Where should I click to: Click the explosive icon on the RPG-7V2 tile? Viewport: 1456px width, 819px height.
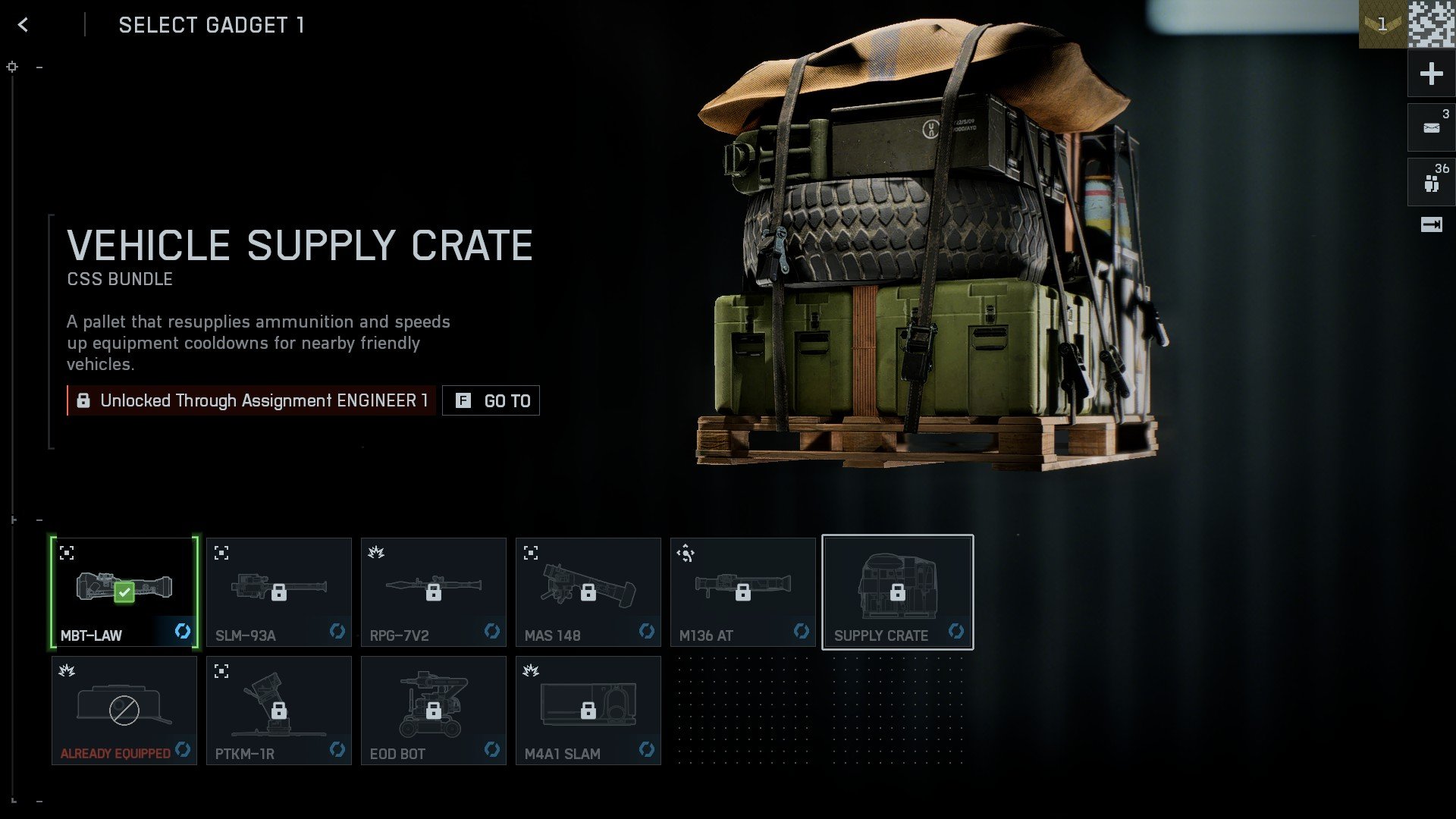[x=376, y=554]
